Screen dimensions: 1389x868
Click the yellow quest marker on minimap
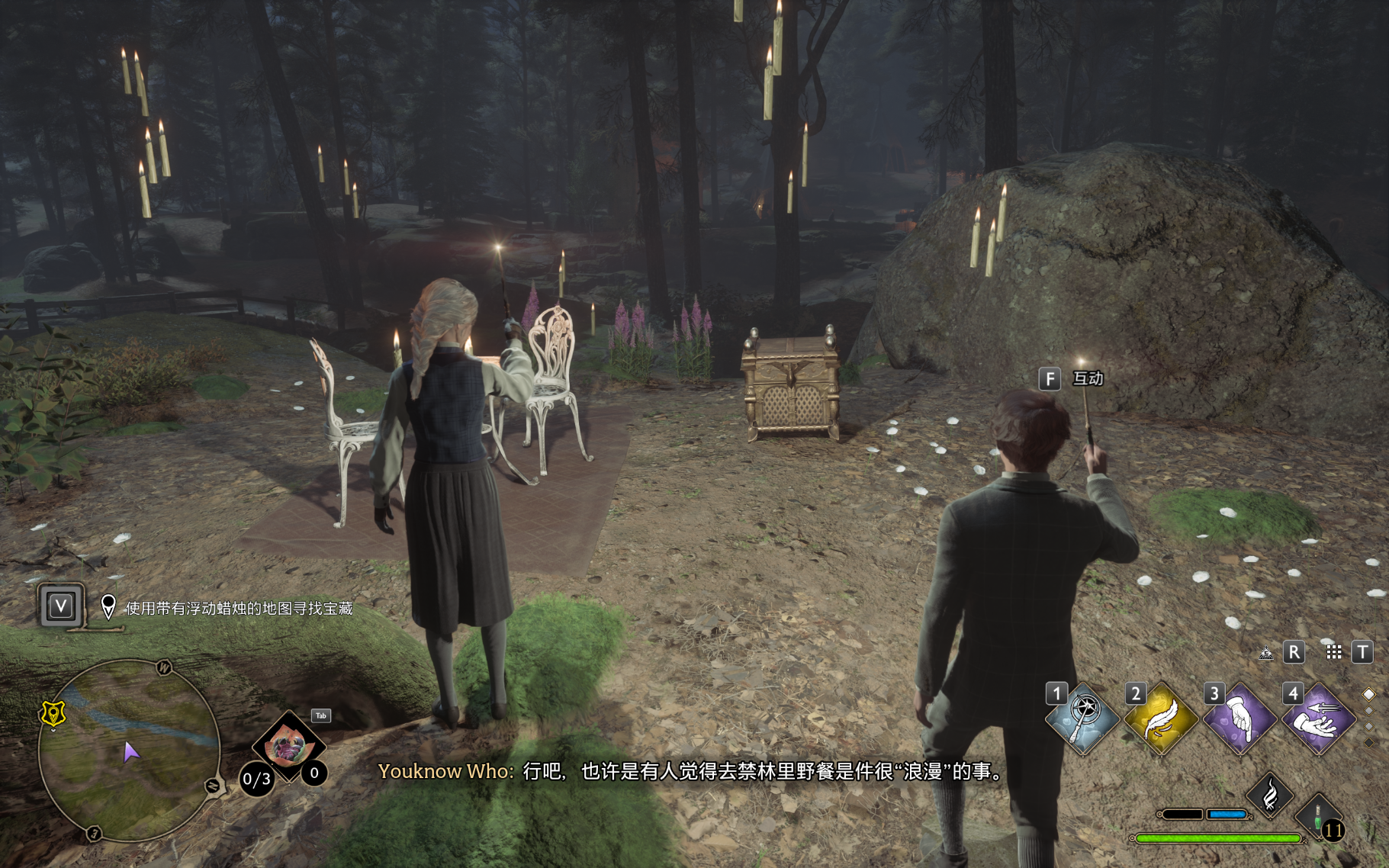pyautogui.click(x=53, y=714)
